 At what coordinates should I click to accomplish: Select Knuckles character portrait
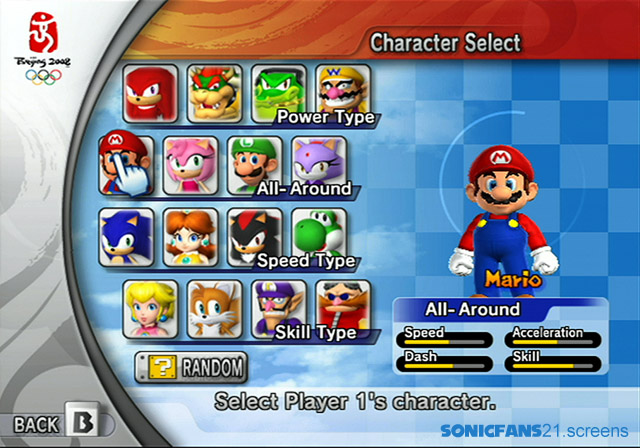point(152,93)
